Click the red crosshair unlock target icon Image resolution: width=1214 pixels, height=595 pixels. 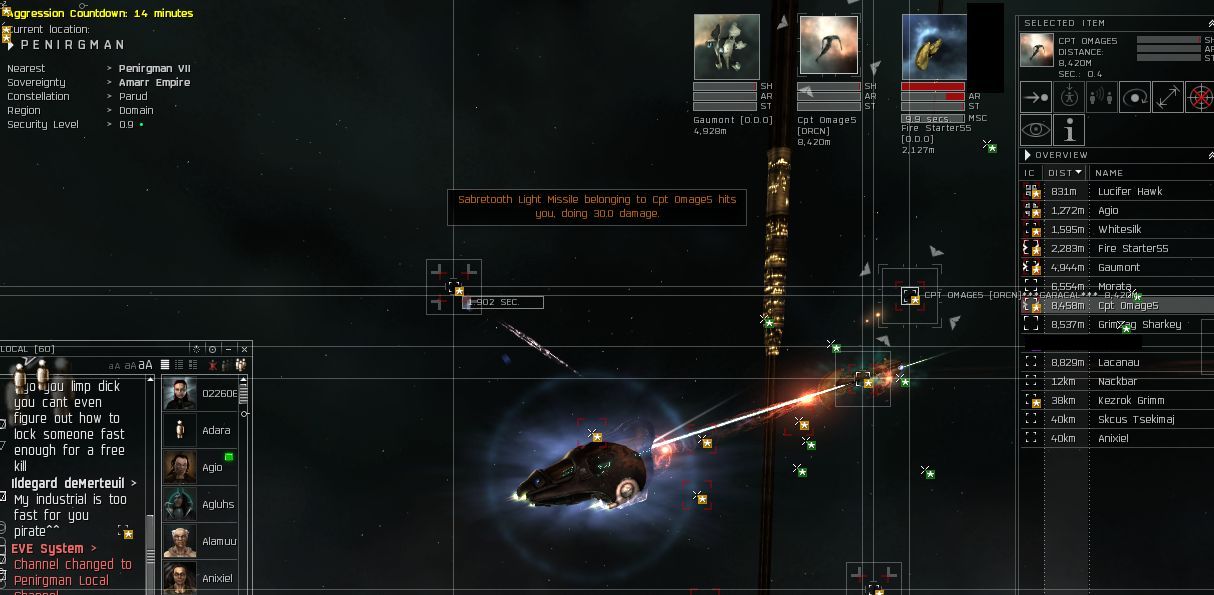pos(1199,98)
